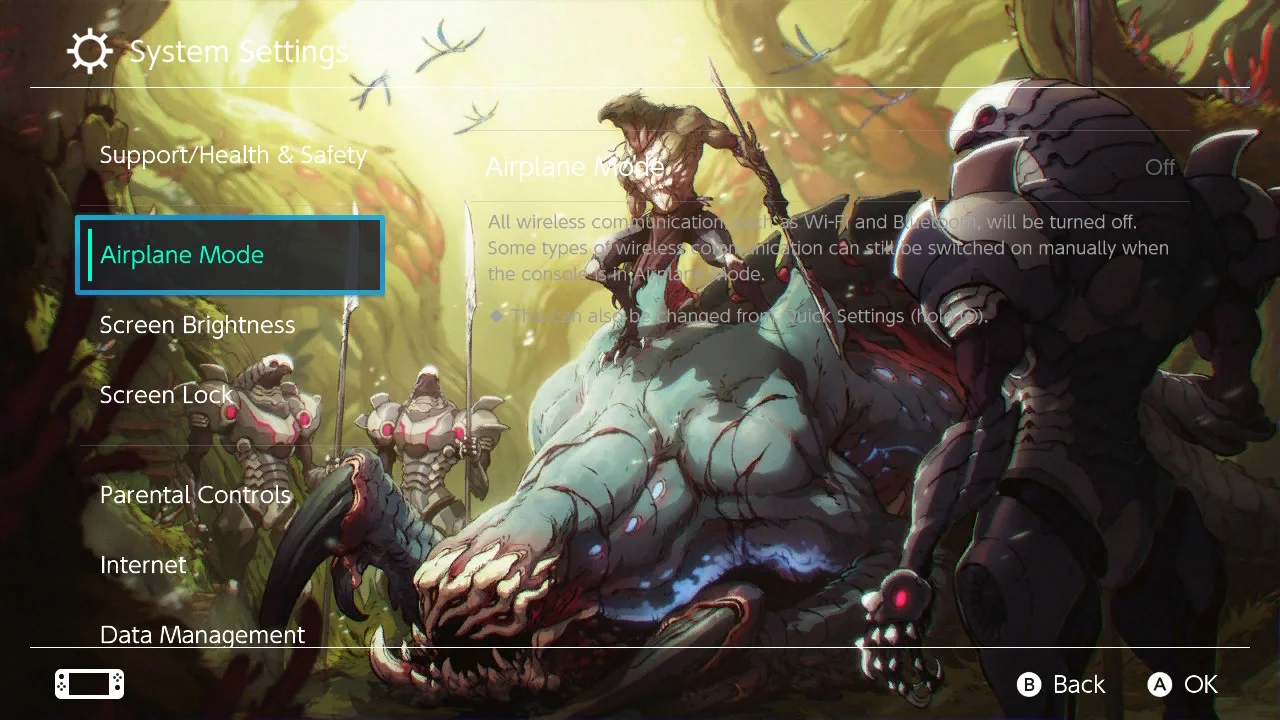Click the controller battery indicator icon
This screenshot has height=720, width=1280.
(x=88, y=683)
